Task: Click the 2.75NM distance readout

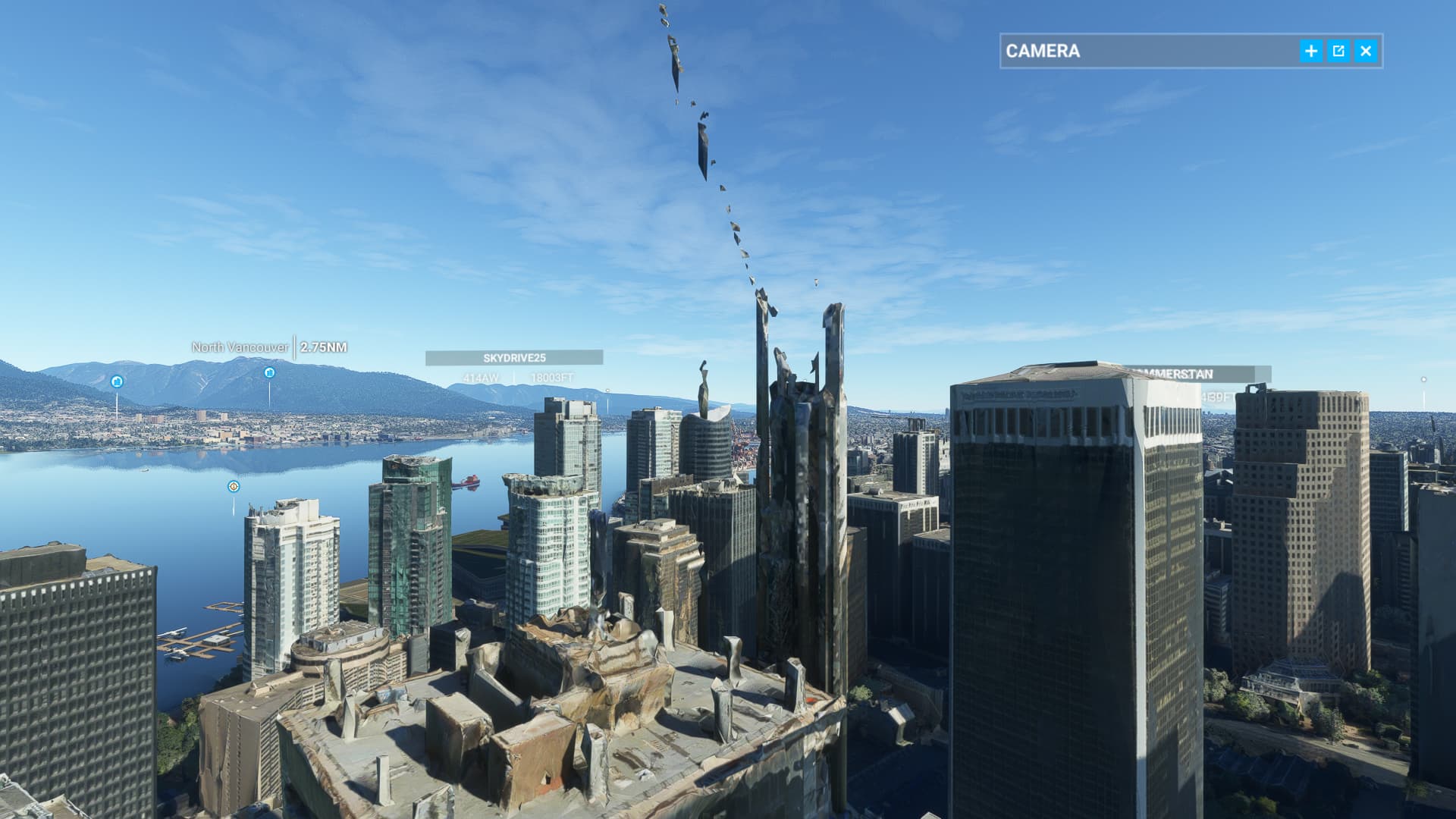Action: coord(323,347)
